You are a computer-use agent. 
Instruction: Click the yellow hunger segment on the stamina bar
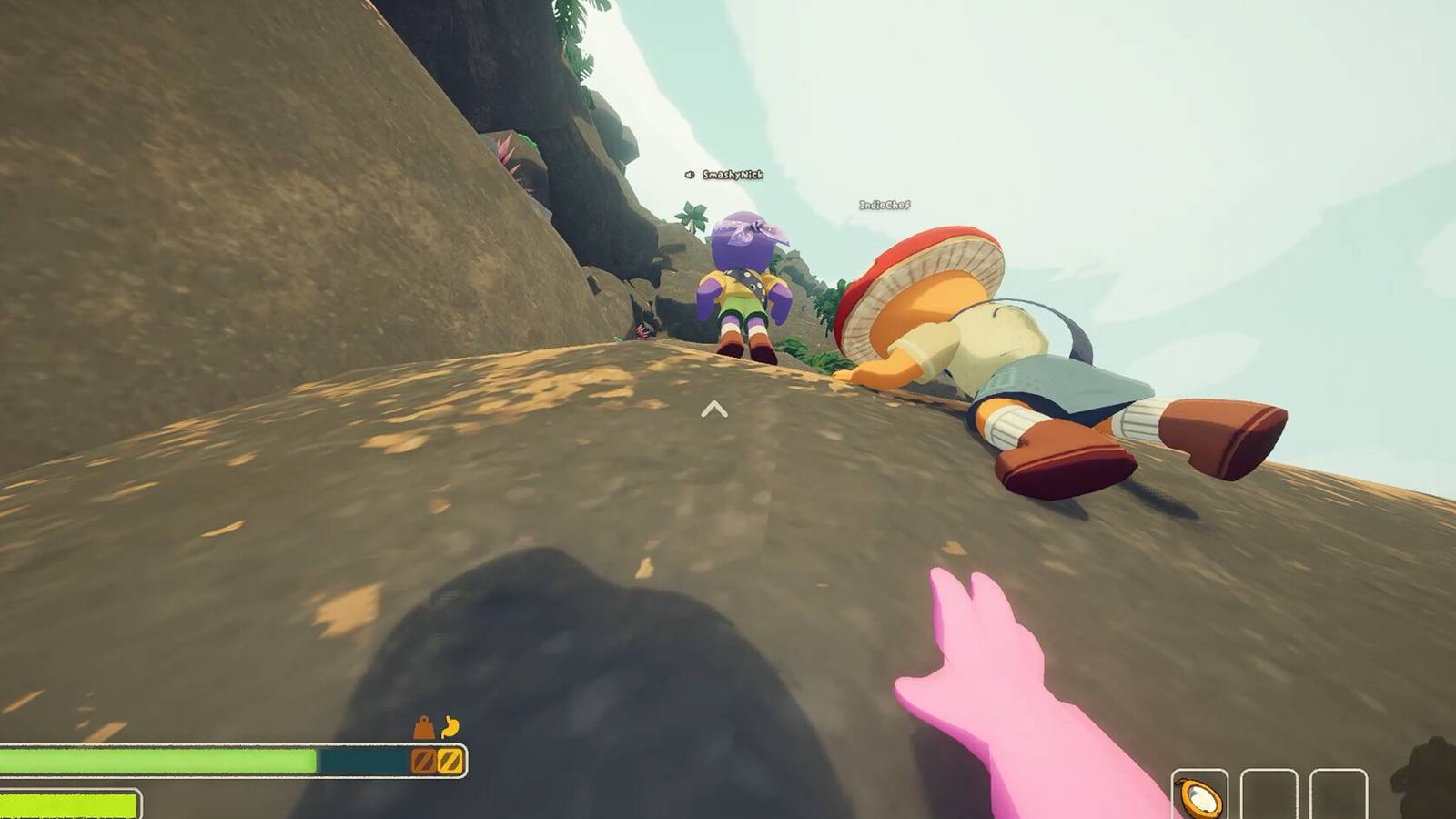pos(450,758)
